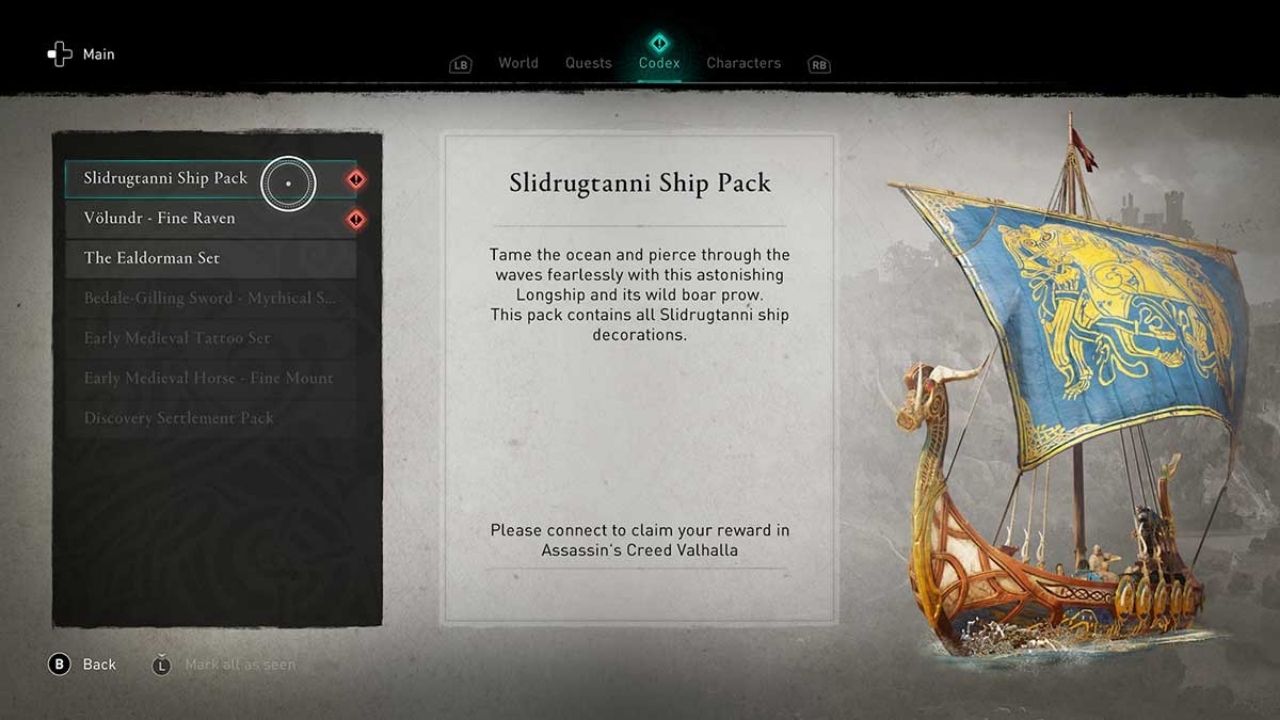
Task: Select the Bedale-Gilling Sword entry
Action: click(x=208, y=298)
